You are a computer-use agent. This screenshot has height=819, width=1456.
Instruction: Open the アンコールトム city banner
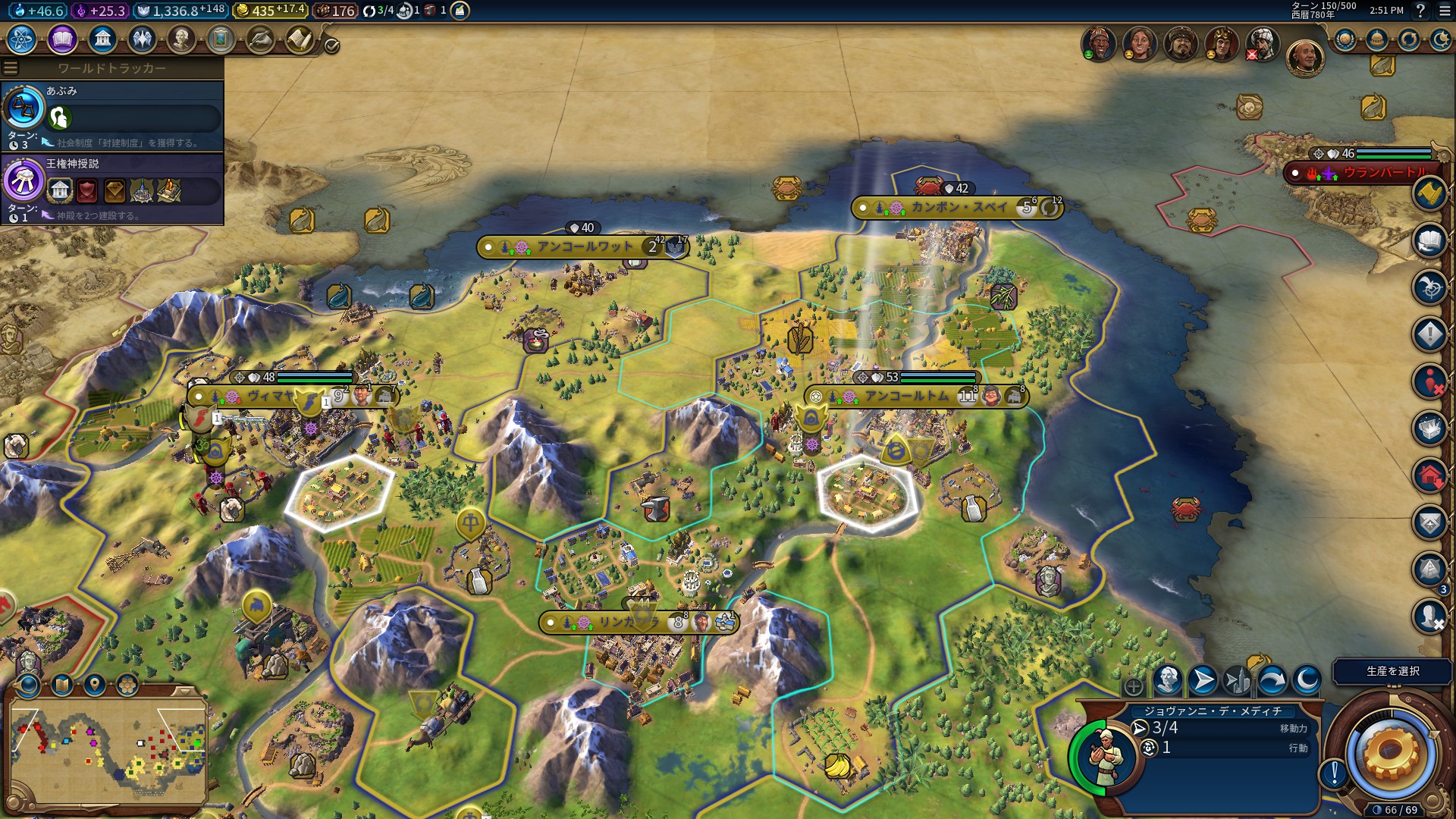(907, 396)
